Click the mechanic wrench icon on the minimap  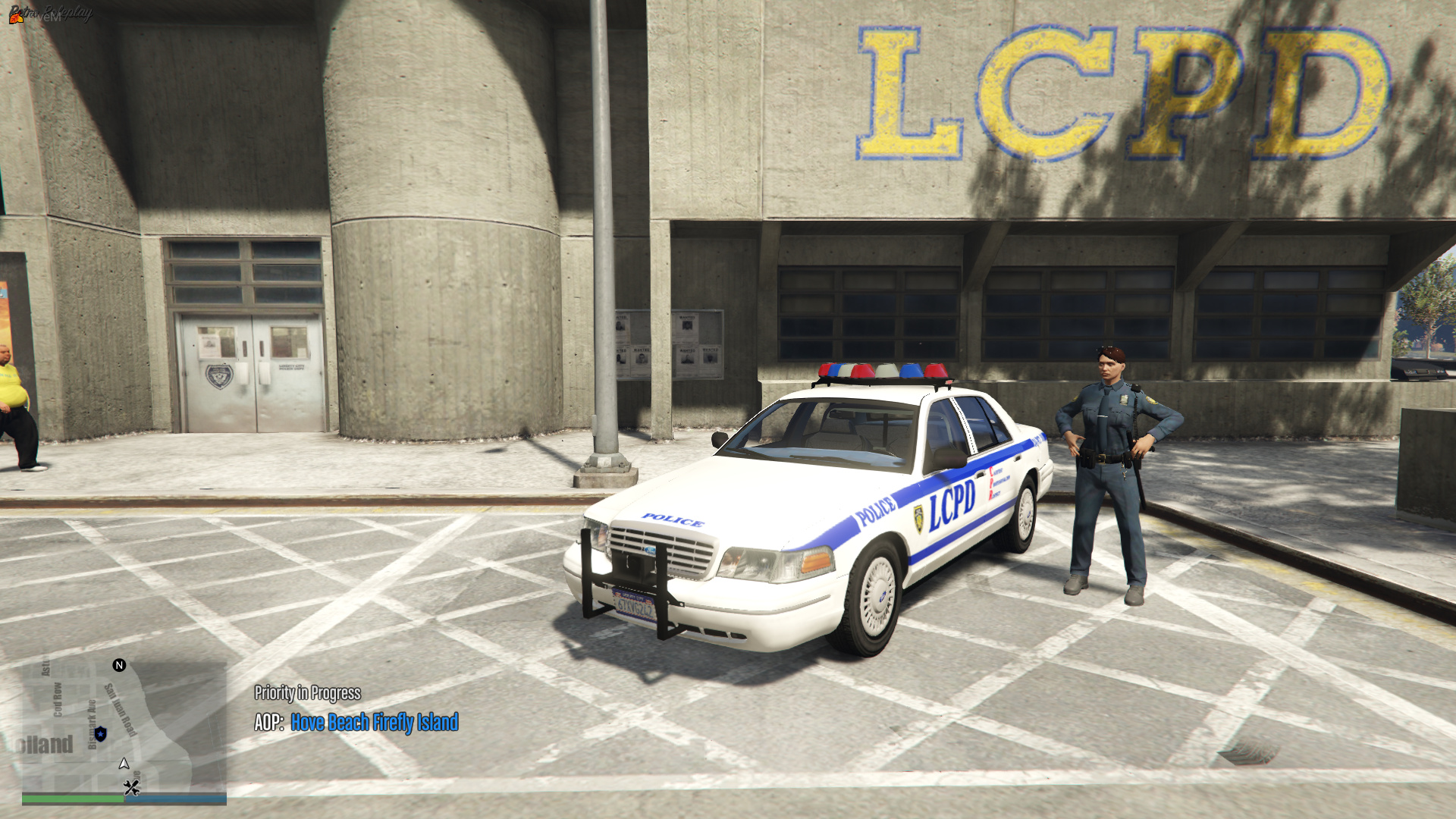[133, 786]
